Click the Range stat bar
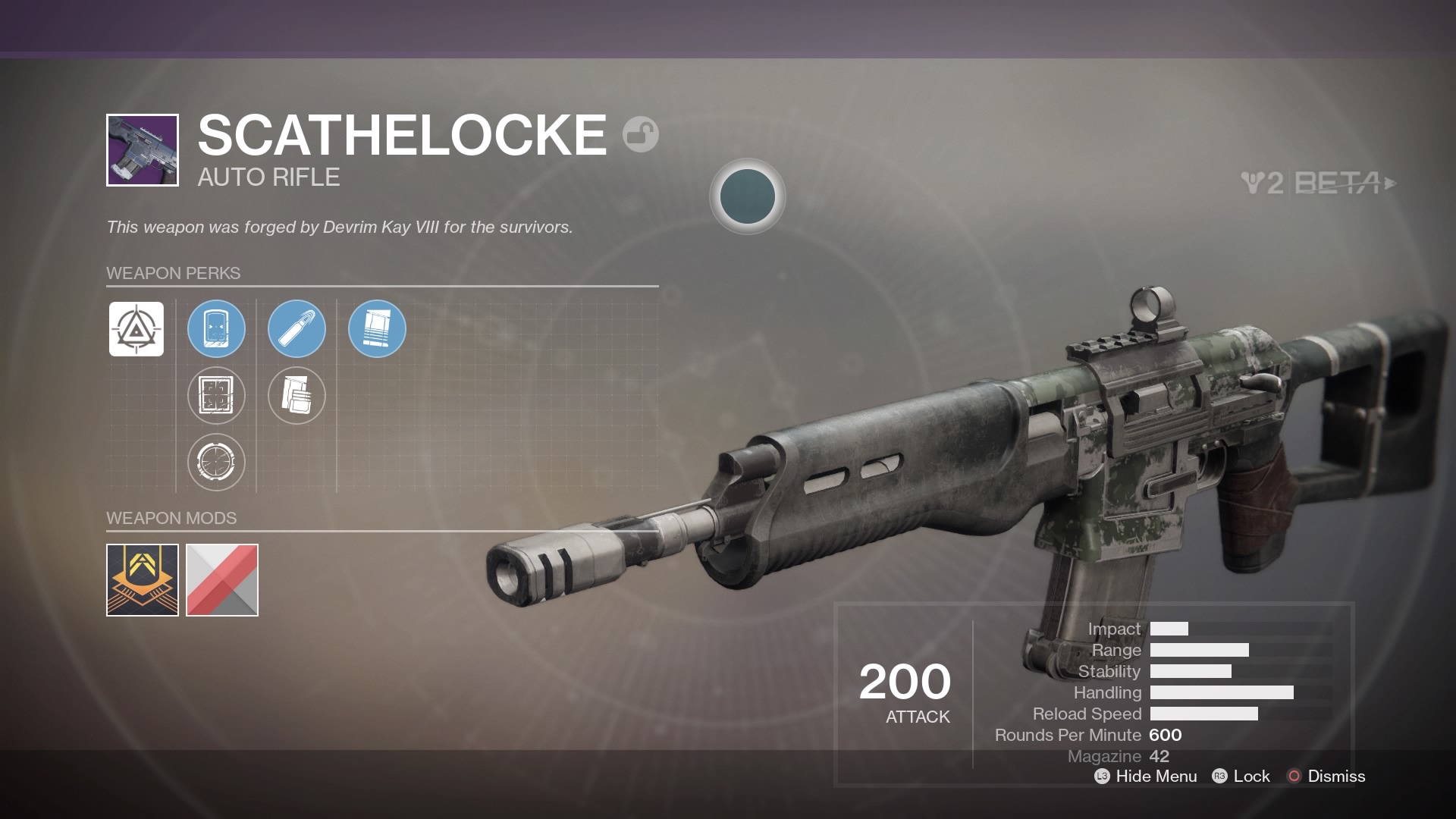The image size is (1456, 819). tap(1198, 650)
